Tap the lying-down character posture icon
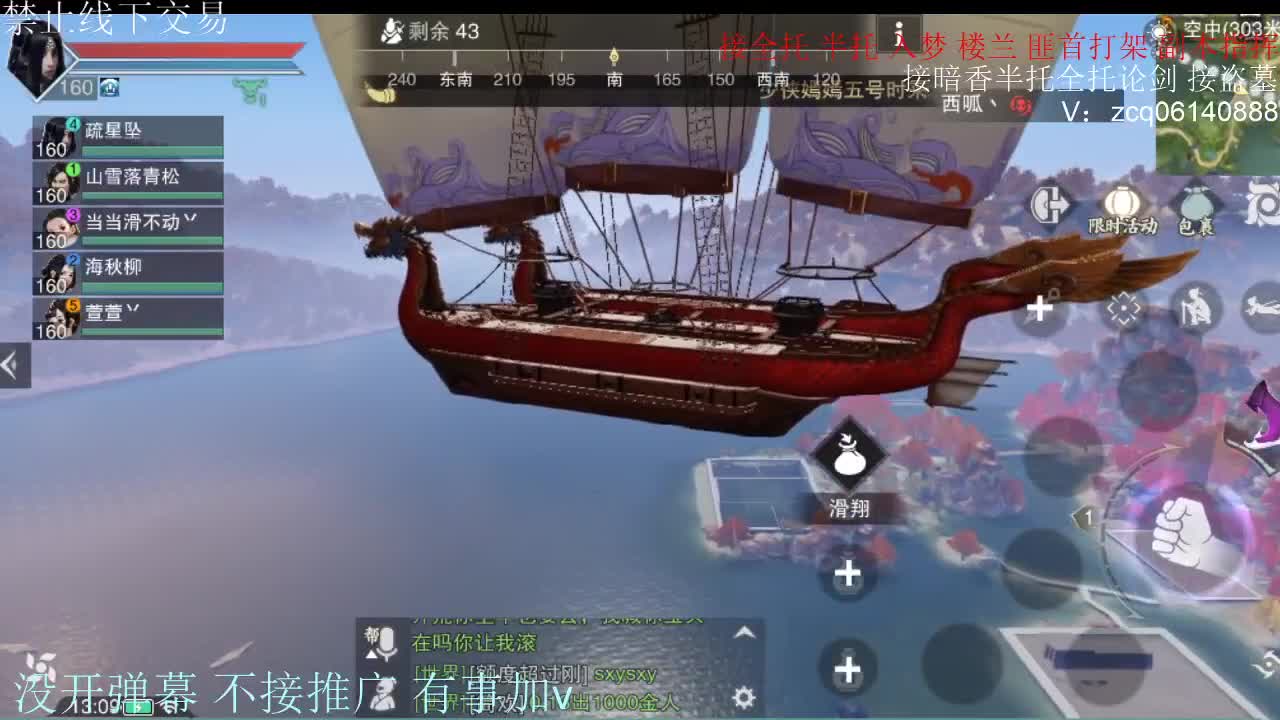The image size is (1280, 720). click(x=1261, y=306)
